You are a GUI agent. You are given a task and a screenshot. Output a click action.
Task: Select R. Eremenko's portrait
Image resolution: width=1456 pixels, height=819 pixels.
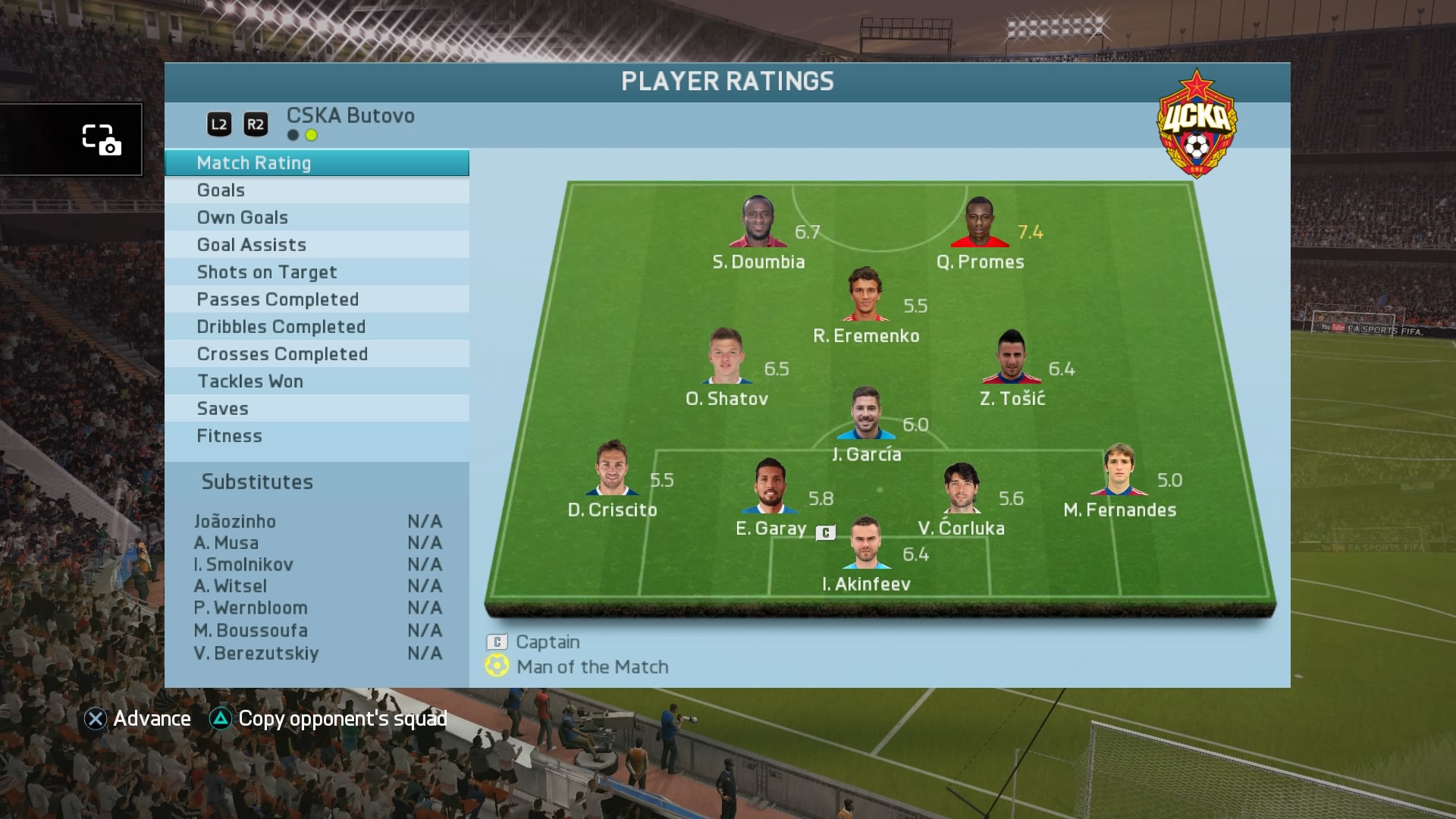point(865,294)
